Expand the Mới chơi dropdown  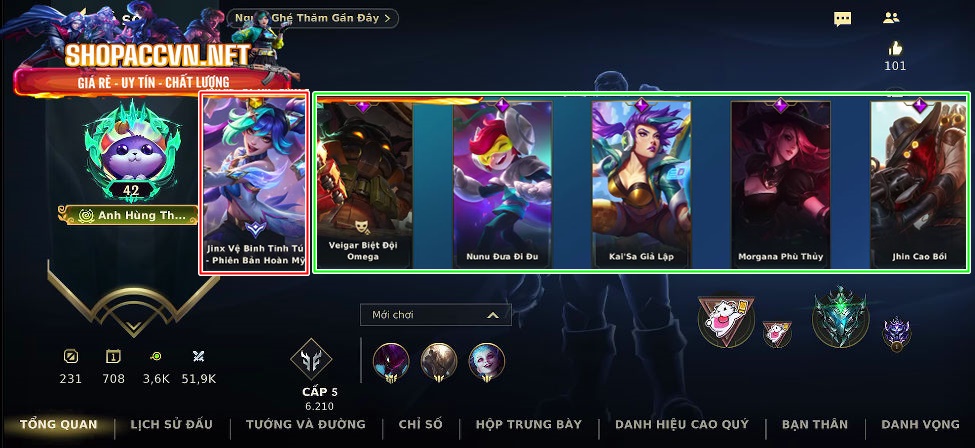click(x=435, y=315)
